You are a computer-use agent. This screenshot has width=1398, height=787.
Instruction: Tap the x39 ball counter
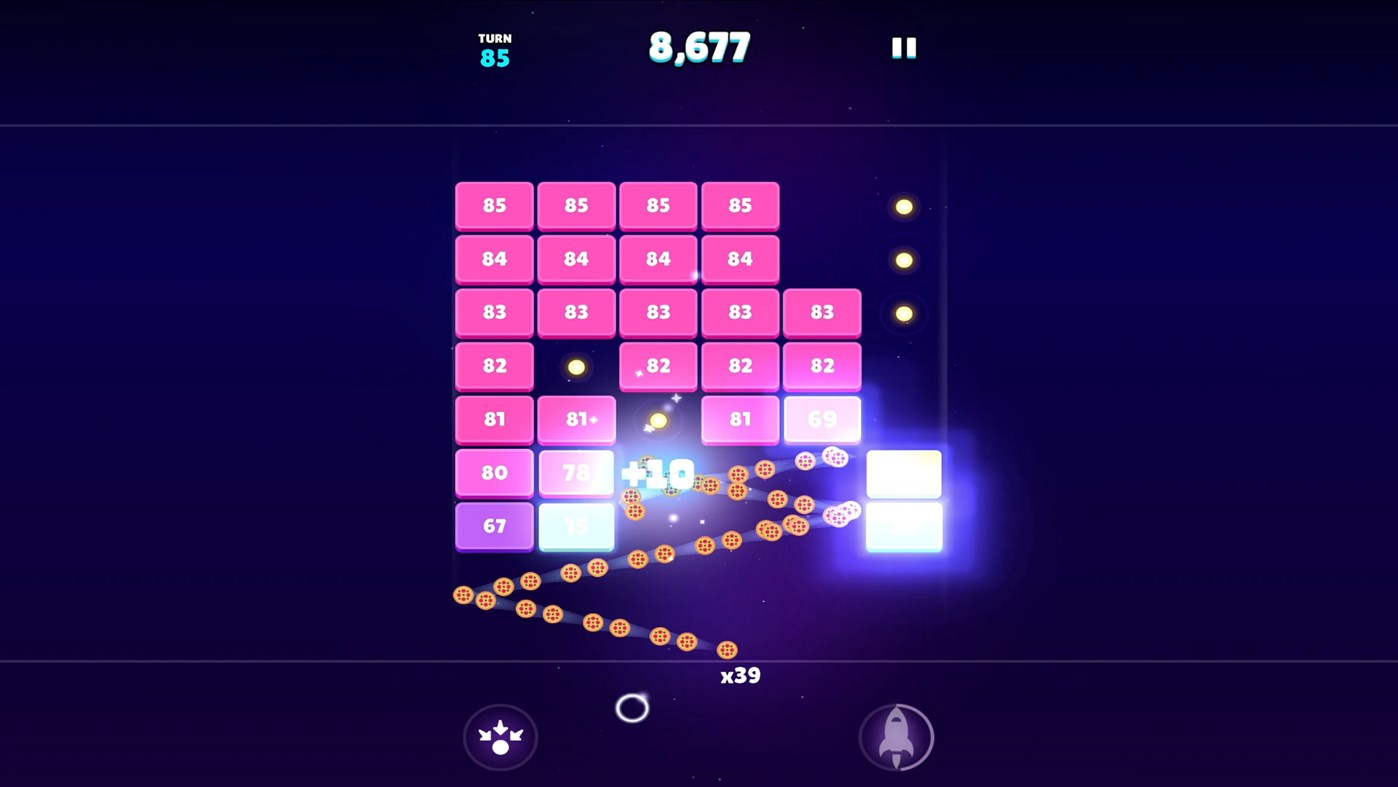pos(741,675)
